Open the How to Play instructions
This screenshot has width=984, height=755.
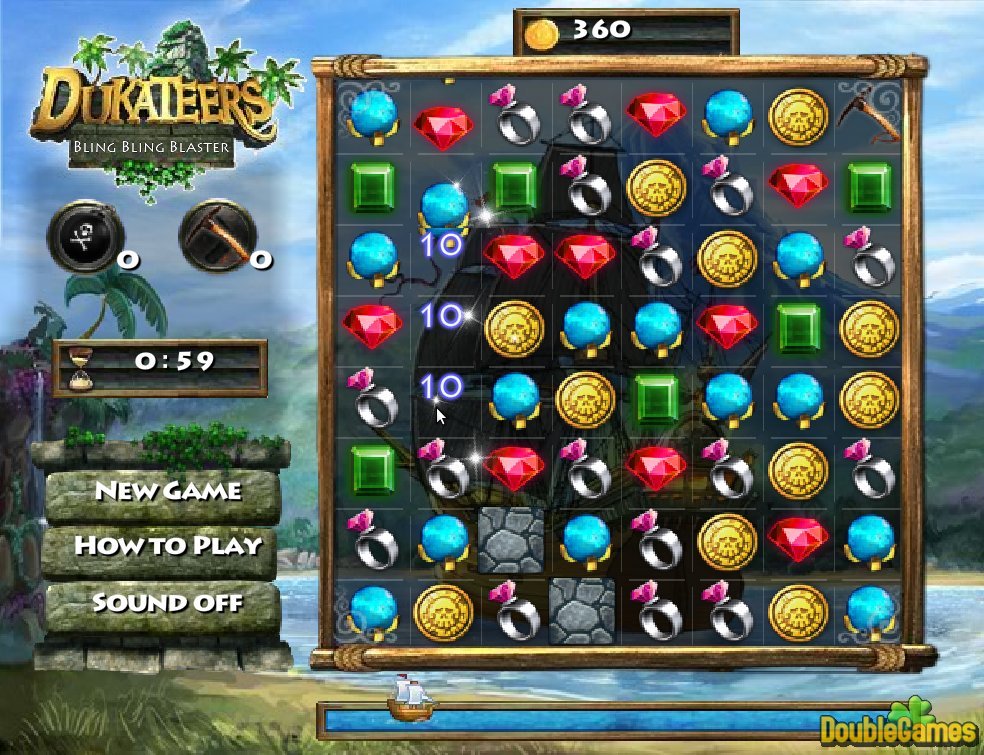[x=167, y=546]
